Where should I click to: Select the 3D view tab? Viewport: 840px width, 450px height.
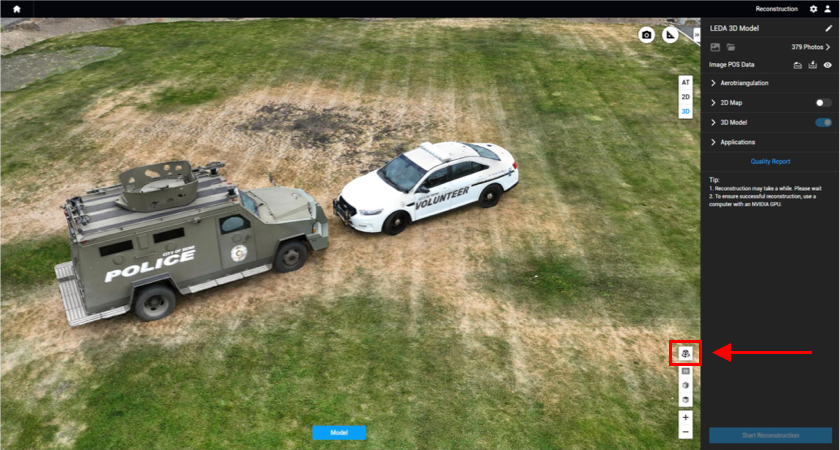click(x=685, y=112)
